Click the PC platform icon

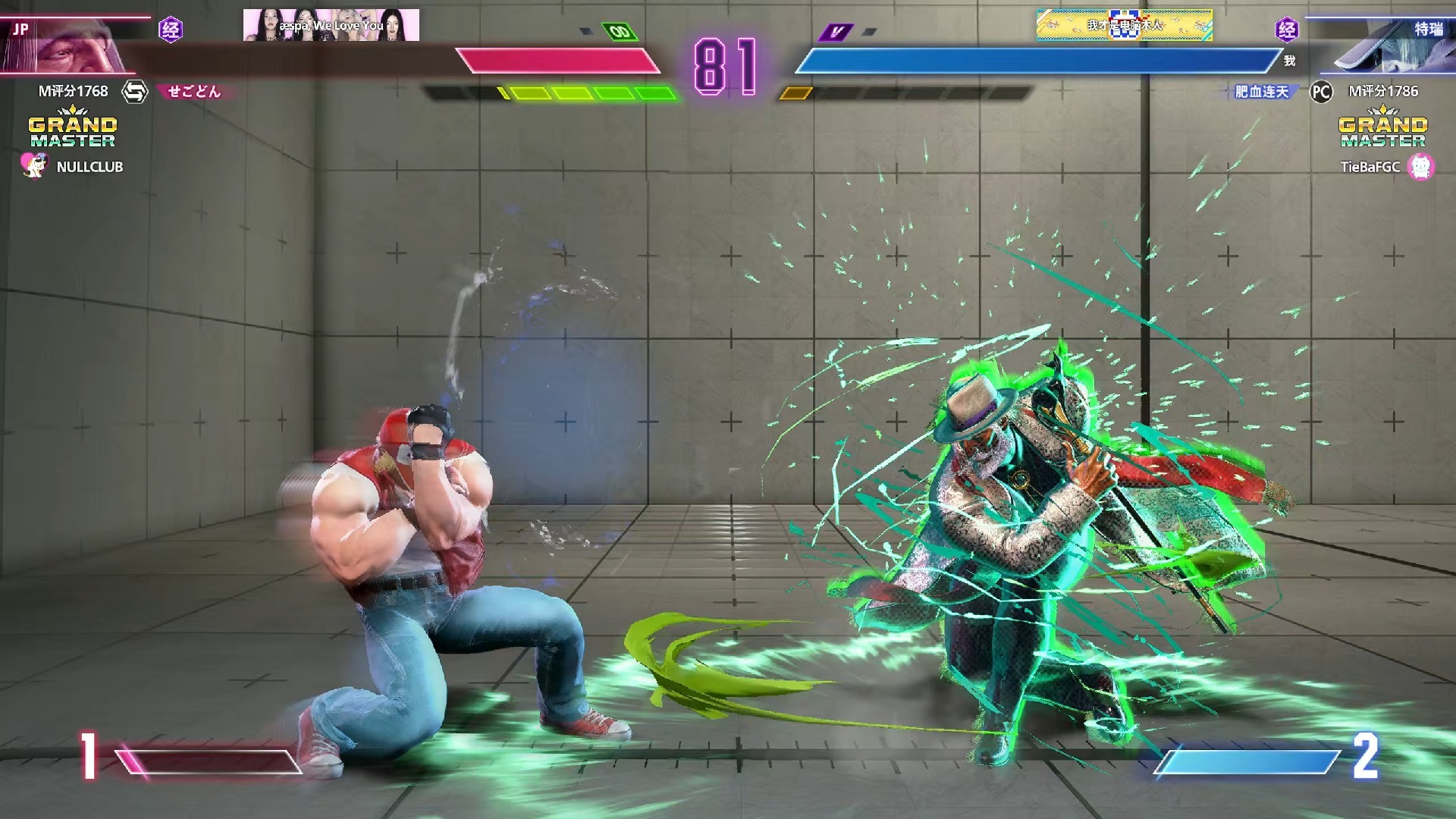(1321, 92)
